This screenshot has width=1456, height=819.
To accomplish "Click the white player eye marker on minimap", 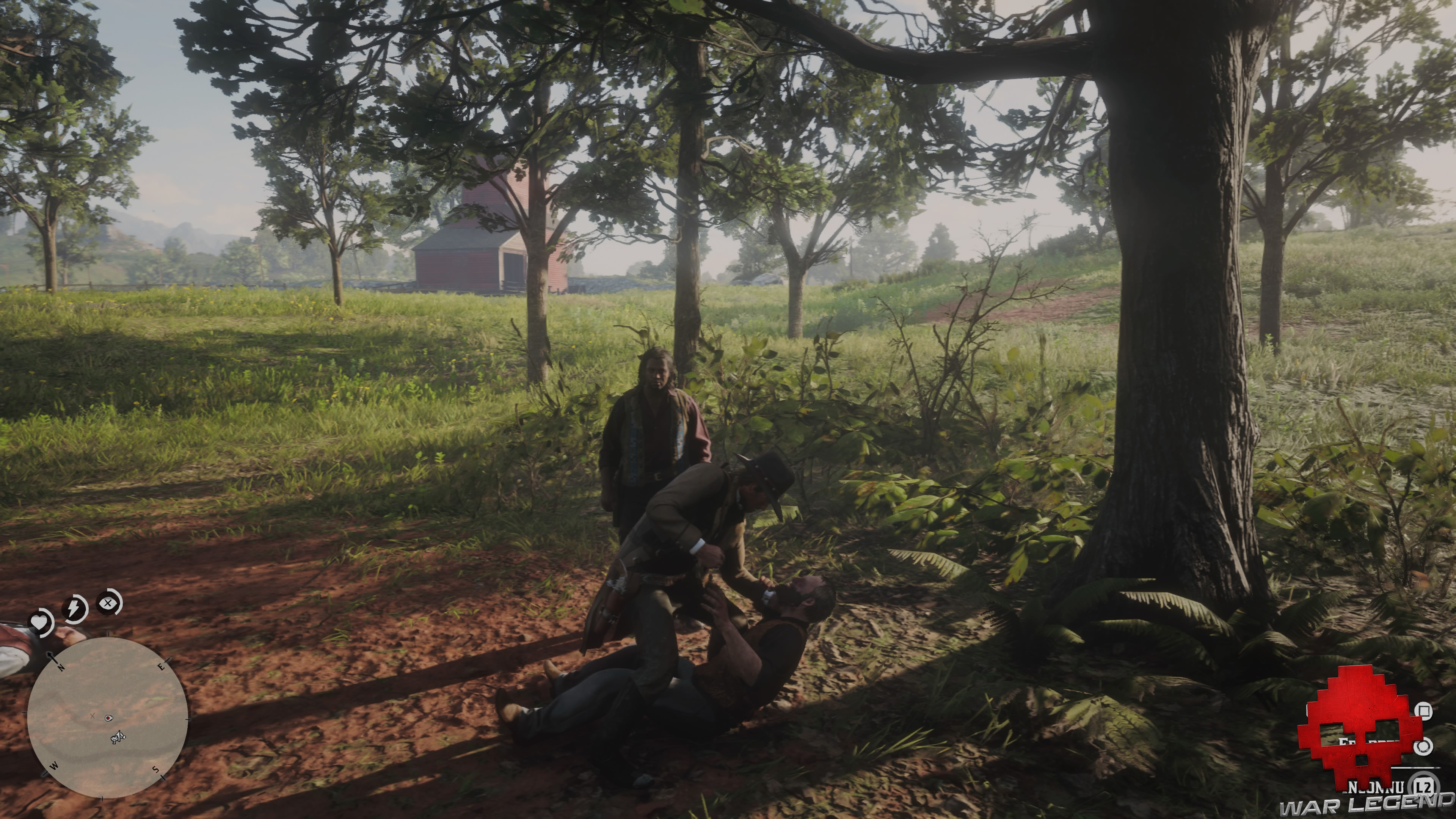I will pos(108,719).
